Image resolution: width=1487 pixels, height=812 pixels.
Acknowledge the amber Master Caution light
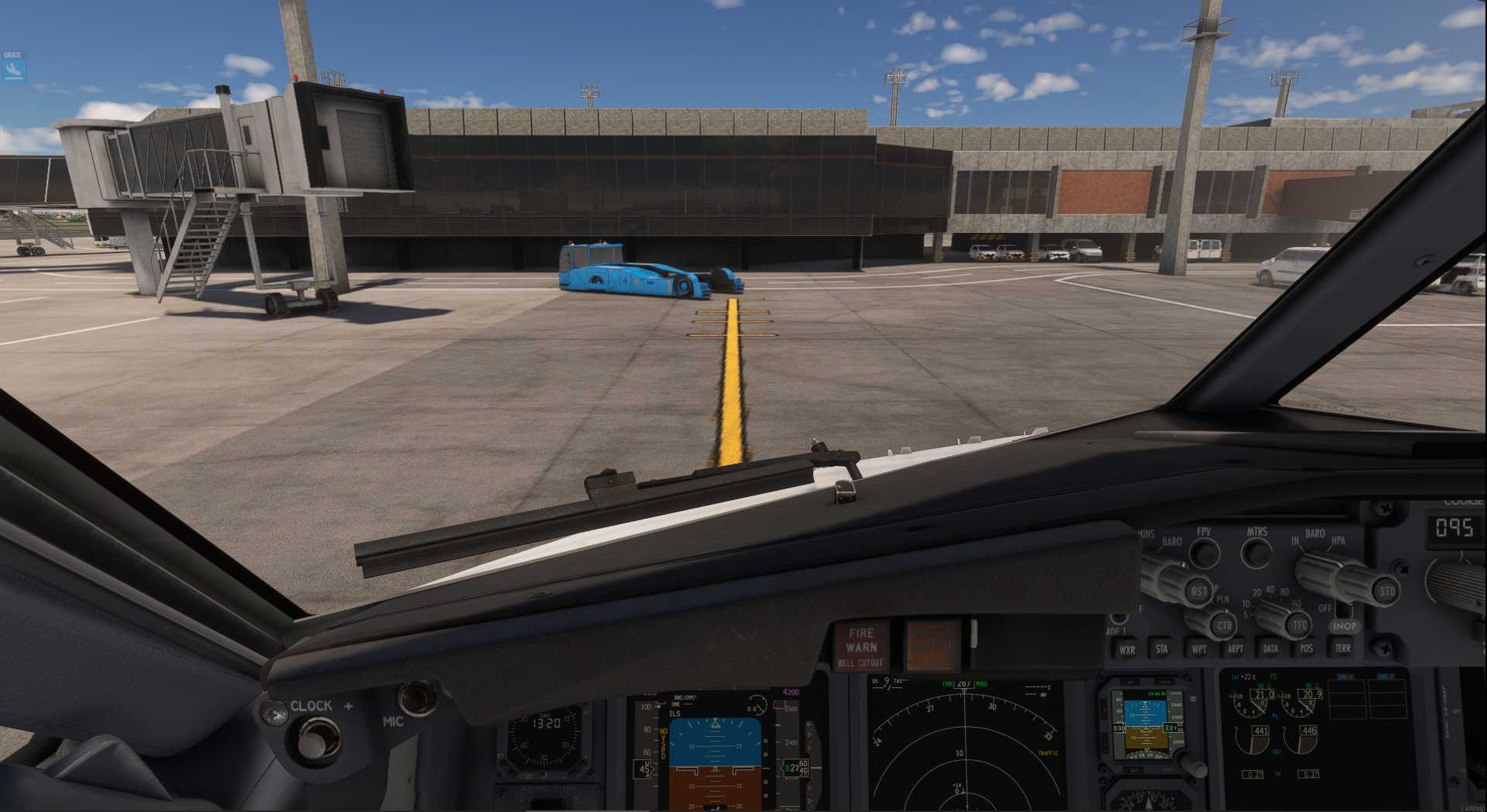pyautogui.click(x=932, y=644)
